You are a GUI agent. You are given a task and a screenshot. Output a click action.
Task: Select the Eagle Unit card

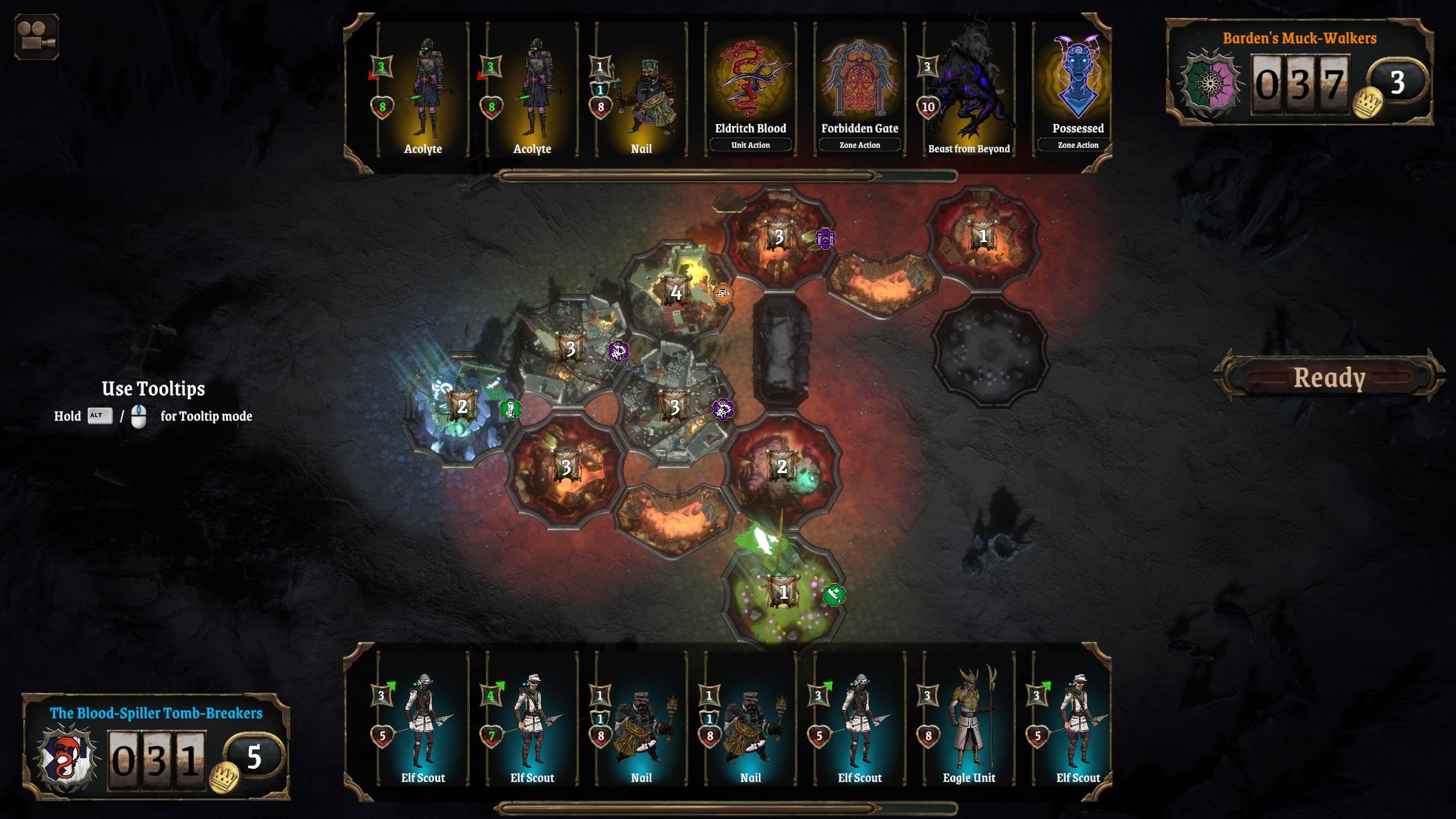click(967, 718)
